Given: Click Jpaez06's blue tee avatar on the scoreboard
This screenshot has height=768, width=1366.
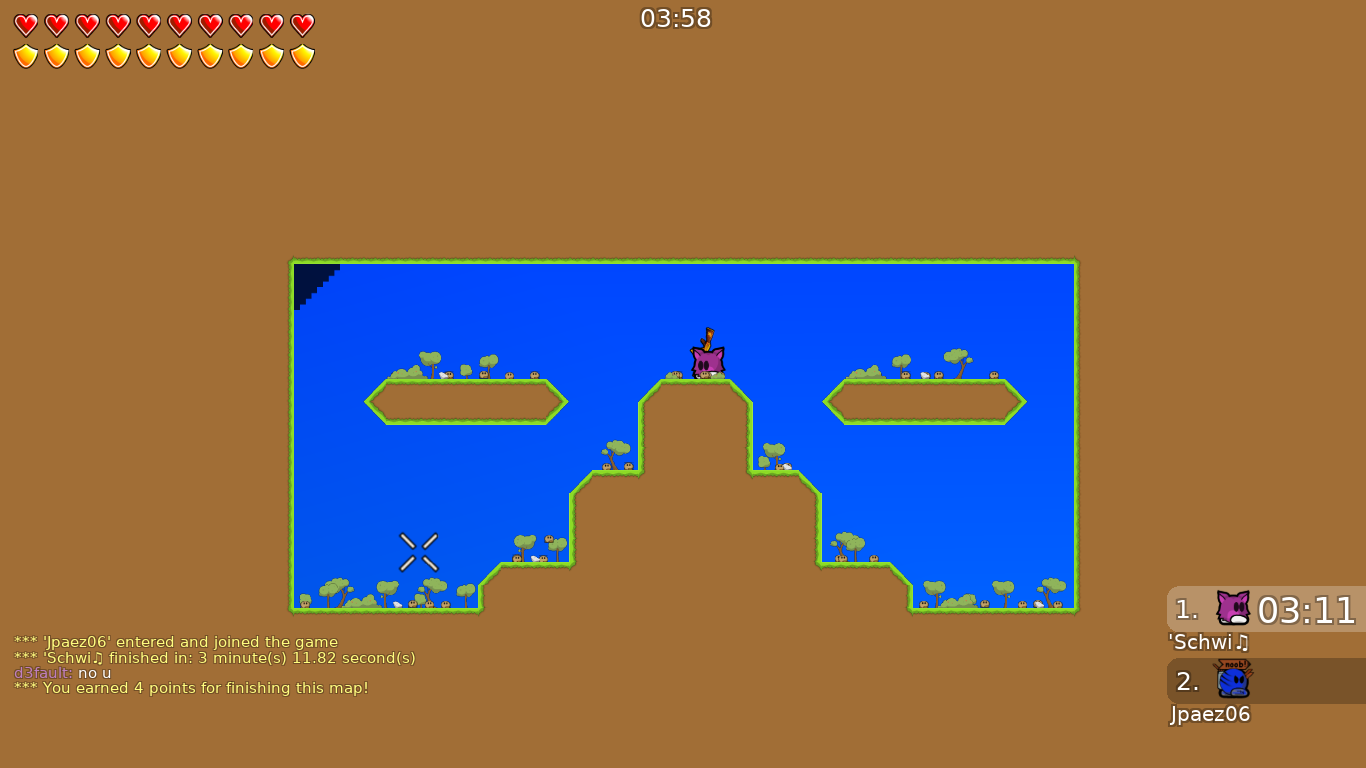Looking at the screenshot, I should pyautogui.click(x=1232, y=683).
